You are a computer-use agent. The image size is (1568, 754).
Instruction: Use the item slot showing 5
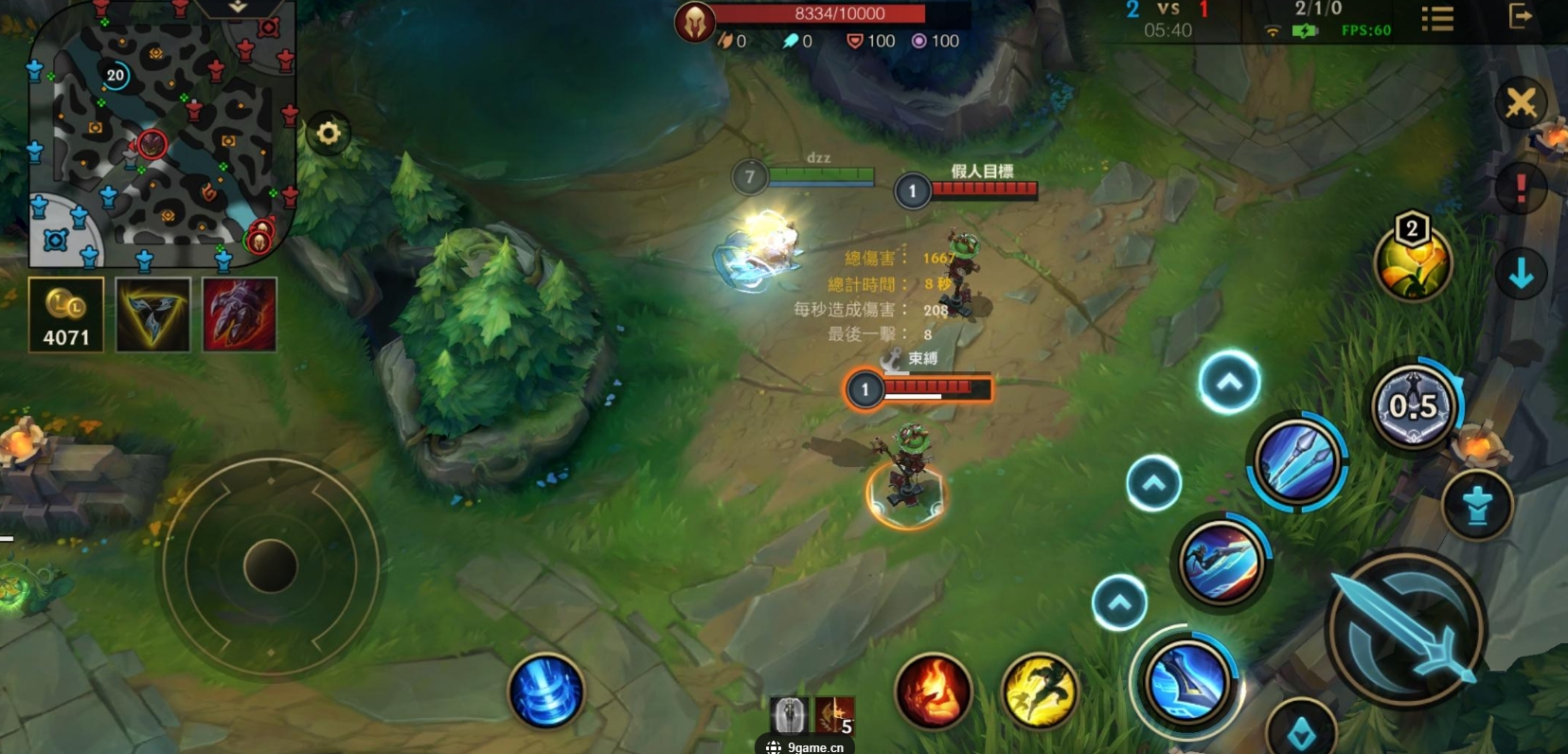pyautogui.click(x=835, y=715)
